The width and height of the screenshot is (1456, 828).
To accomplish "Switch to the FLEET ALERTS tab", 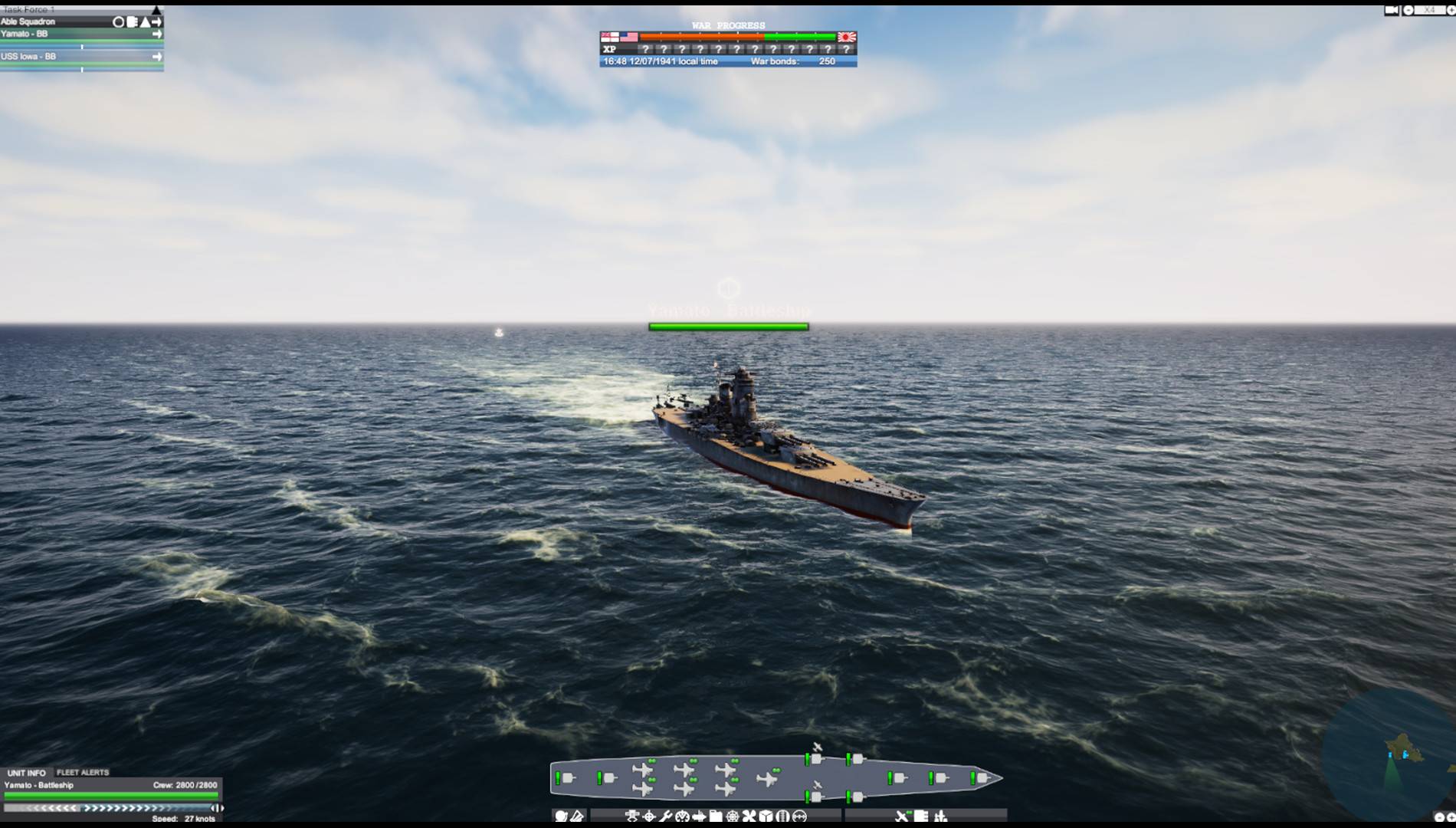I will [83, 772].
